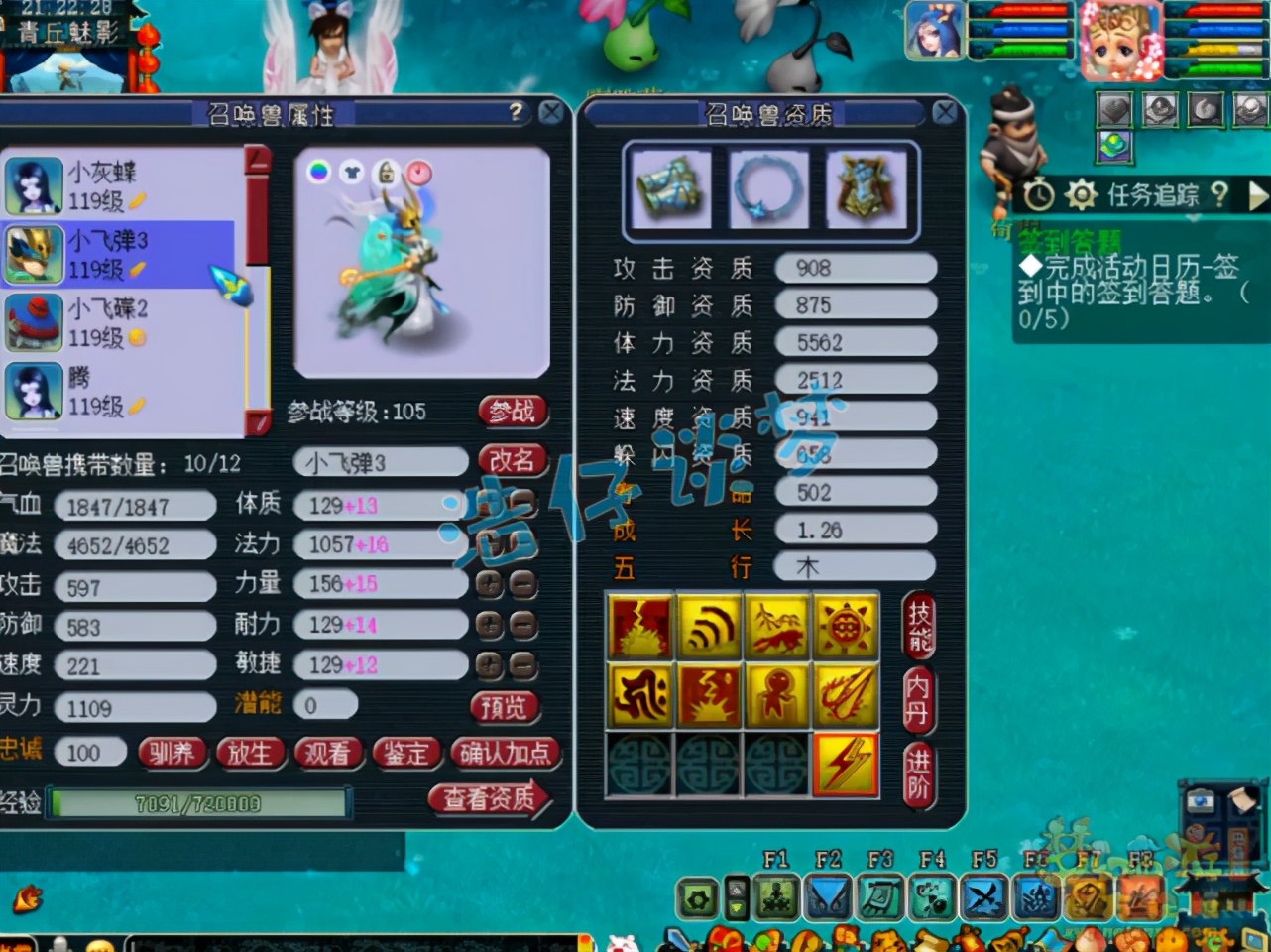The image size is (1271, 952).
Task: Switch to the 内丹 tab
Action: (x=918, y=699)
